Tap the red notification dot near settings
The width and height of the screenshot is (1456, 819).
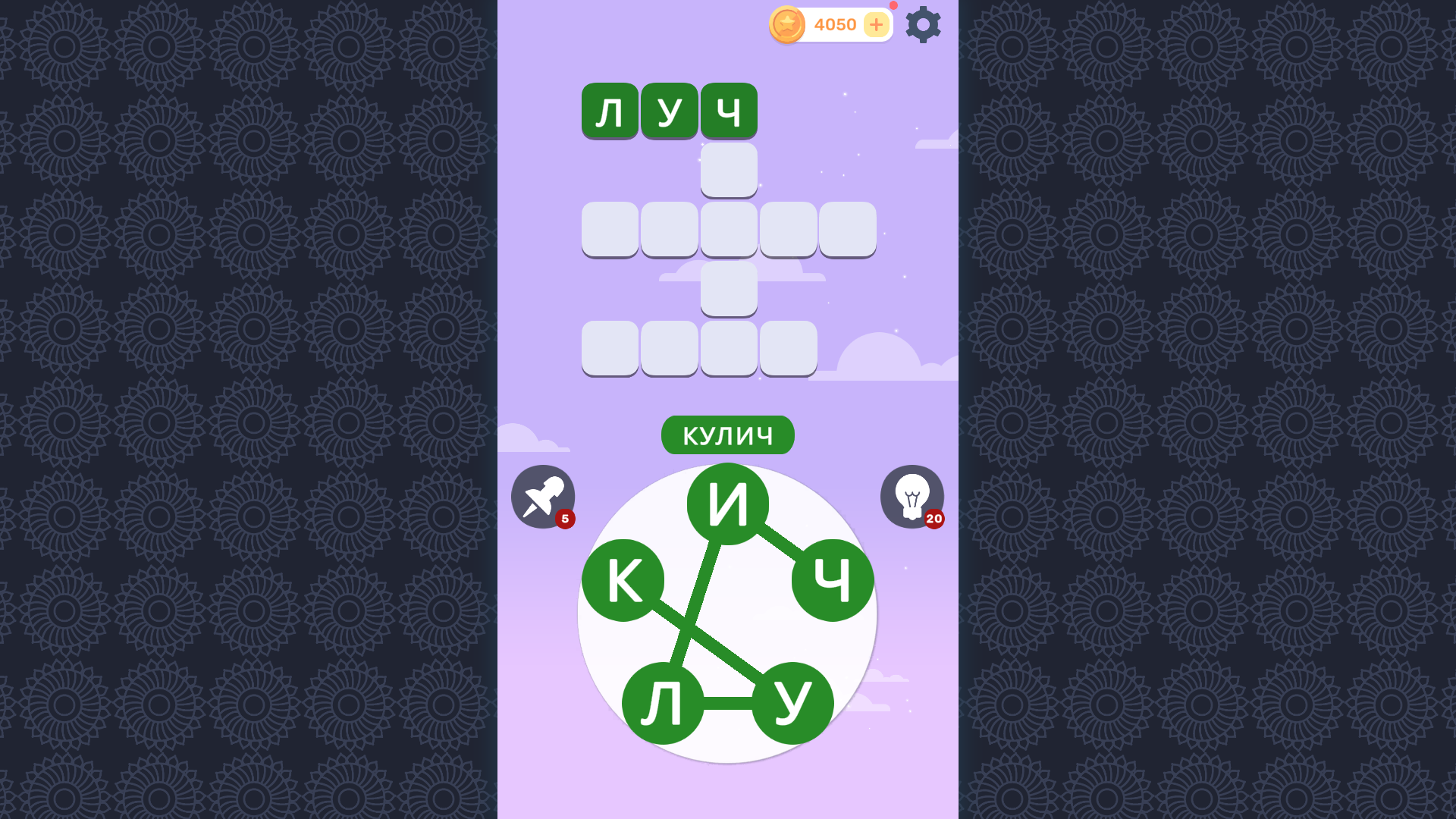point(893,6)
